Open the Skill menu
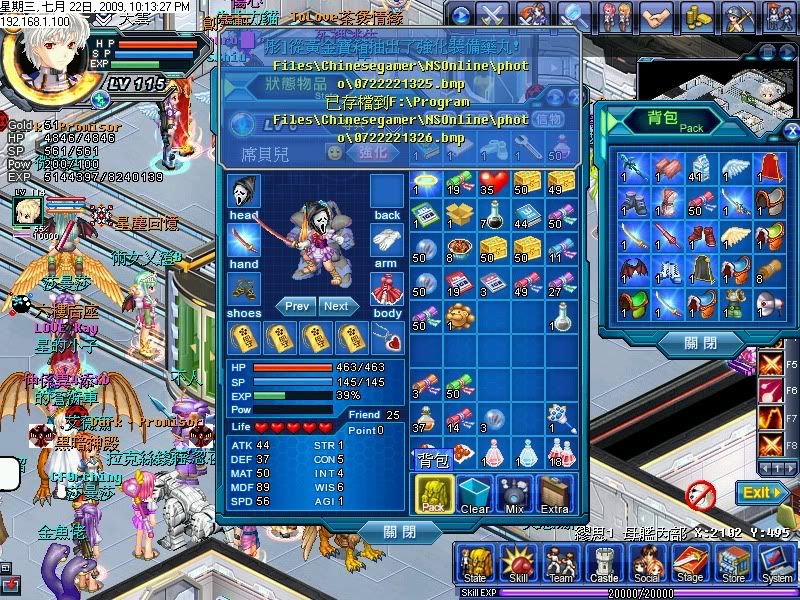Screen dimensions: 800x600 pyautogui.click(x=518, y=565)
